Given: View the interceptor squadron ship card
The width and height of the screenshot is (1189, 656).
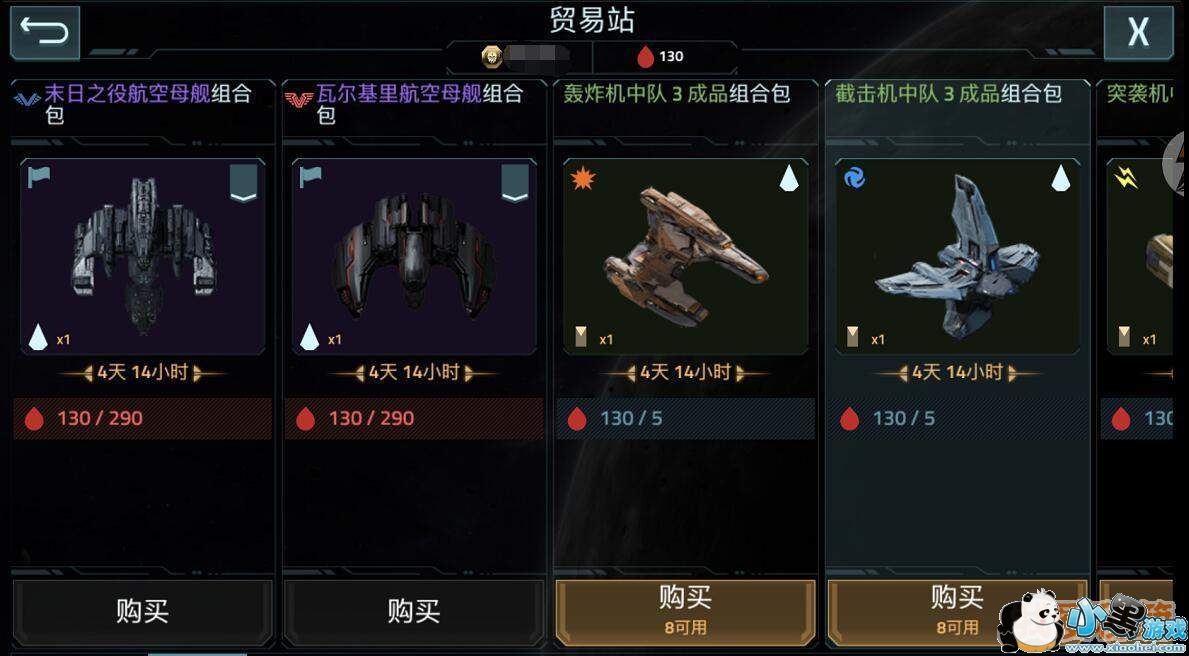Looking at the screenshot, I should (957, 256).
